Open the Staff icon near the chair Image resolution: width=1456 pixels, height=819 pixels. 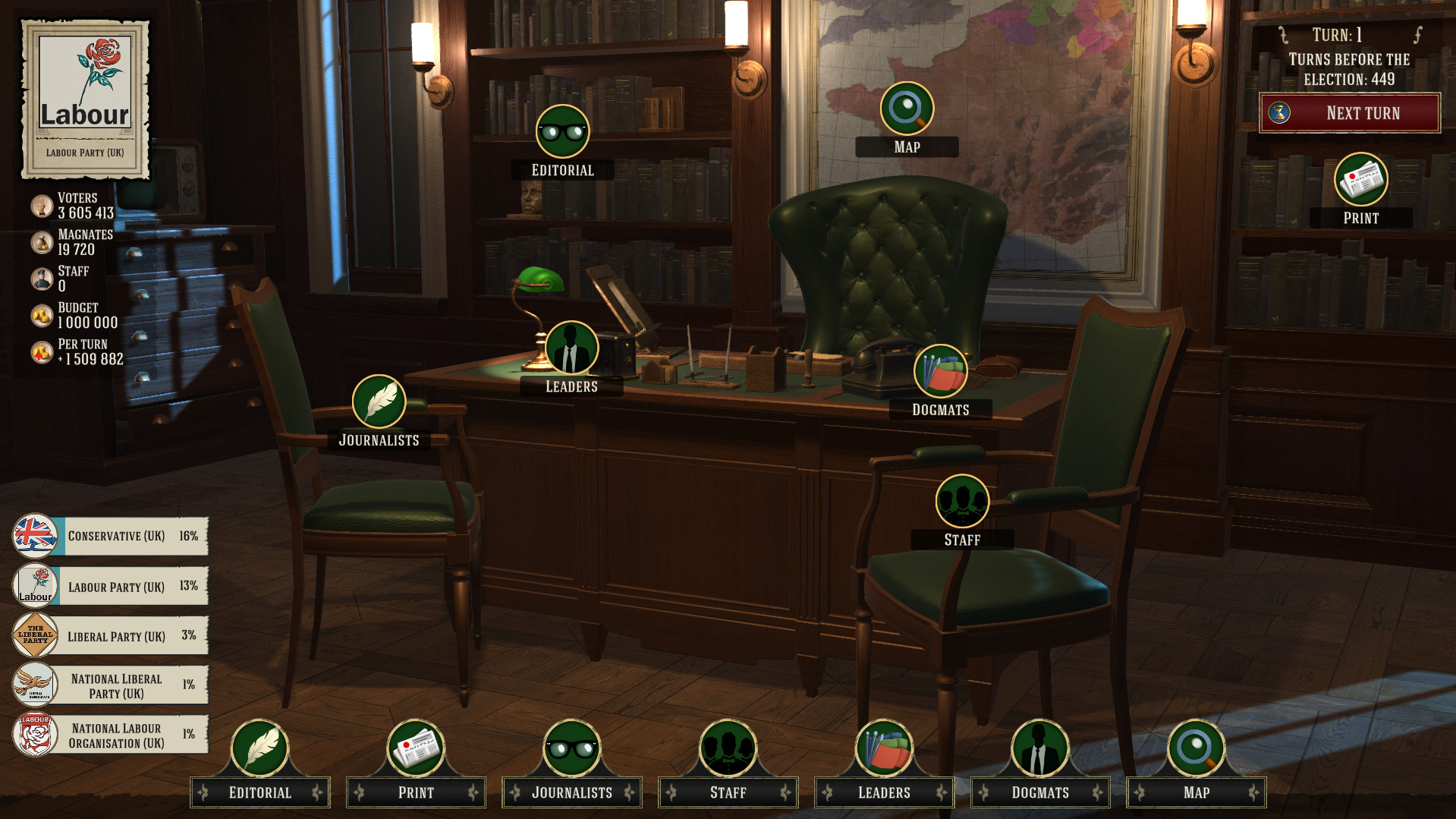point(962,501)
